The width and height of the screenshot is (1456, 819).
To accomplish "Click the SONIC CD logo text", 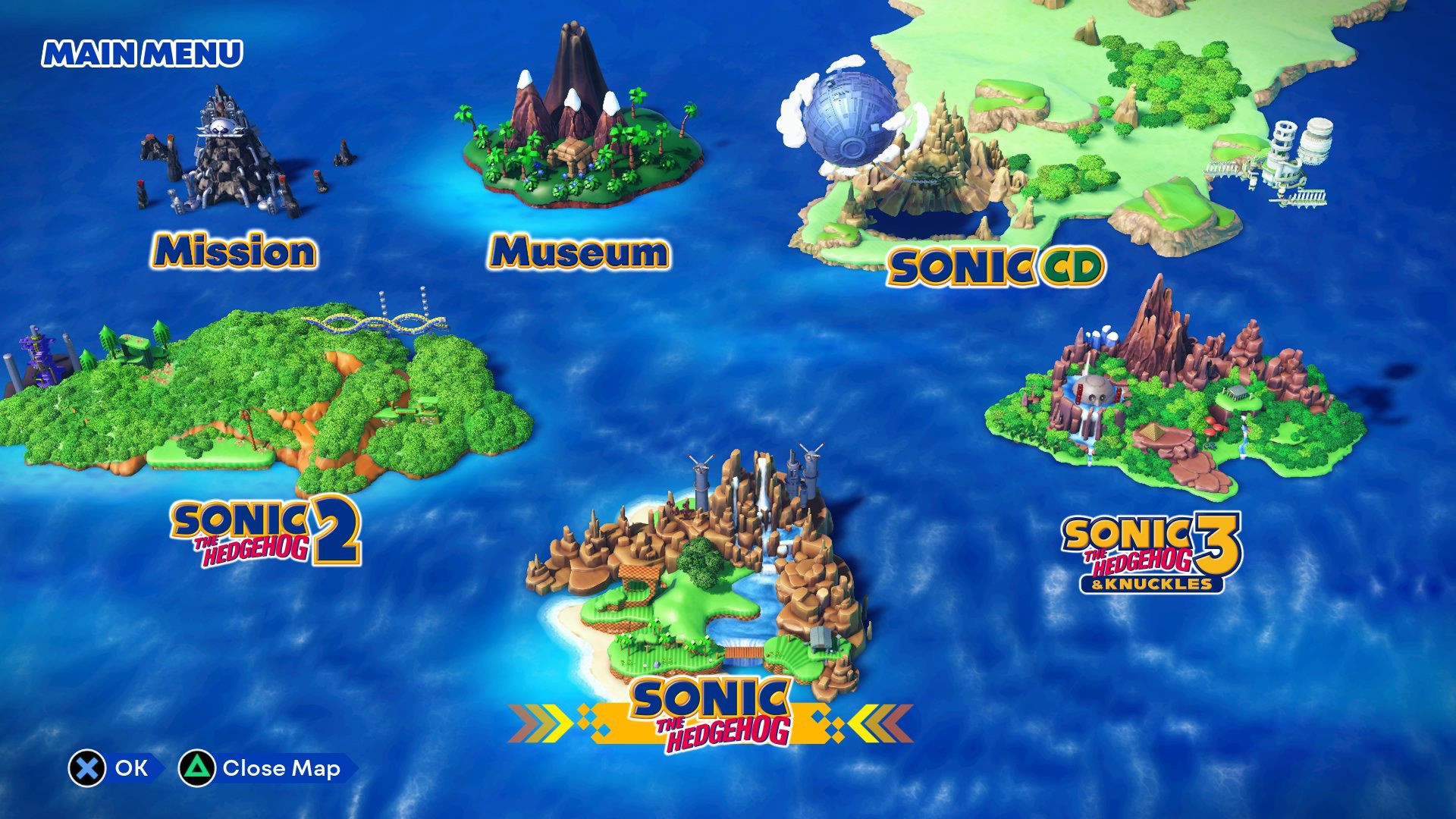I will (x=996, y=265).
